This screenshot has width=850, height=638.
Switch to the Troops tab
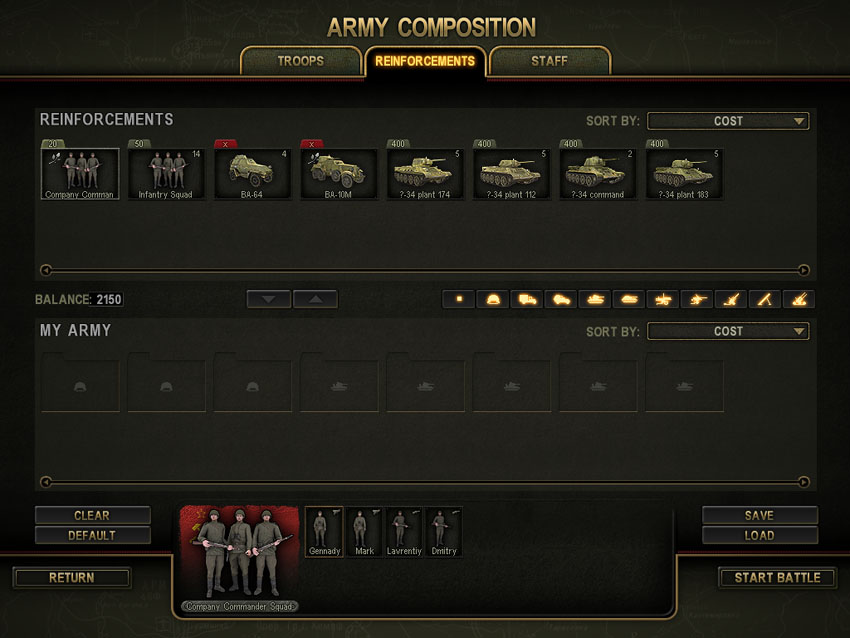[x=301, y=61]
